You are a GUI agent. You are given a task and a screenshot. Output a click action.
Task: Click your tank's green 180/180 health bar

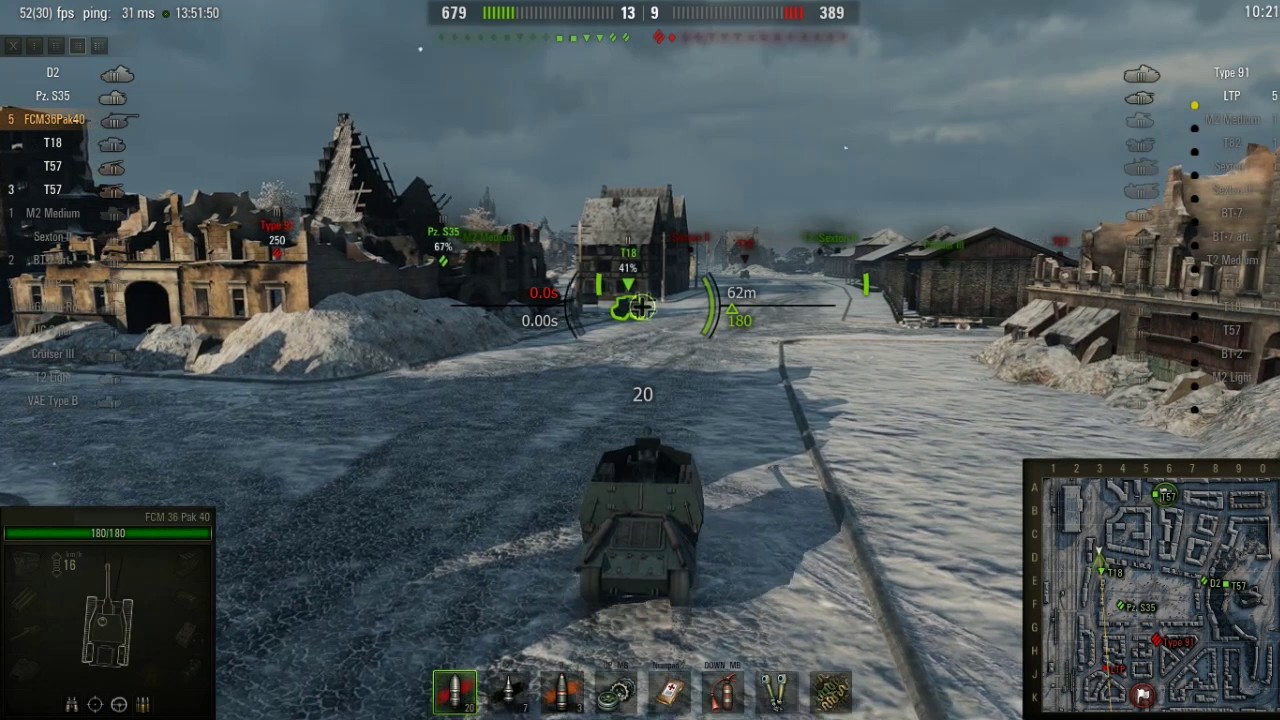pyautogui.click(x=108, y=532)
